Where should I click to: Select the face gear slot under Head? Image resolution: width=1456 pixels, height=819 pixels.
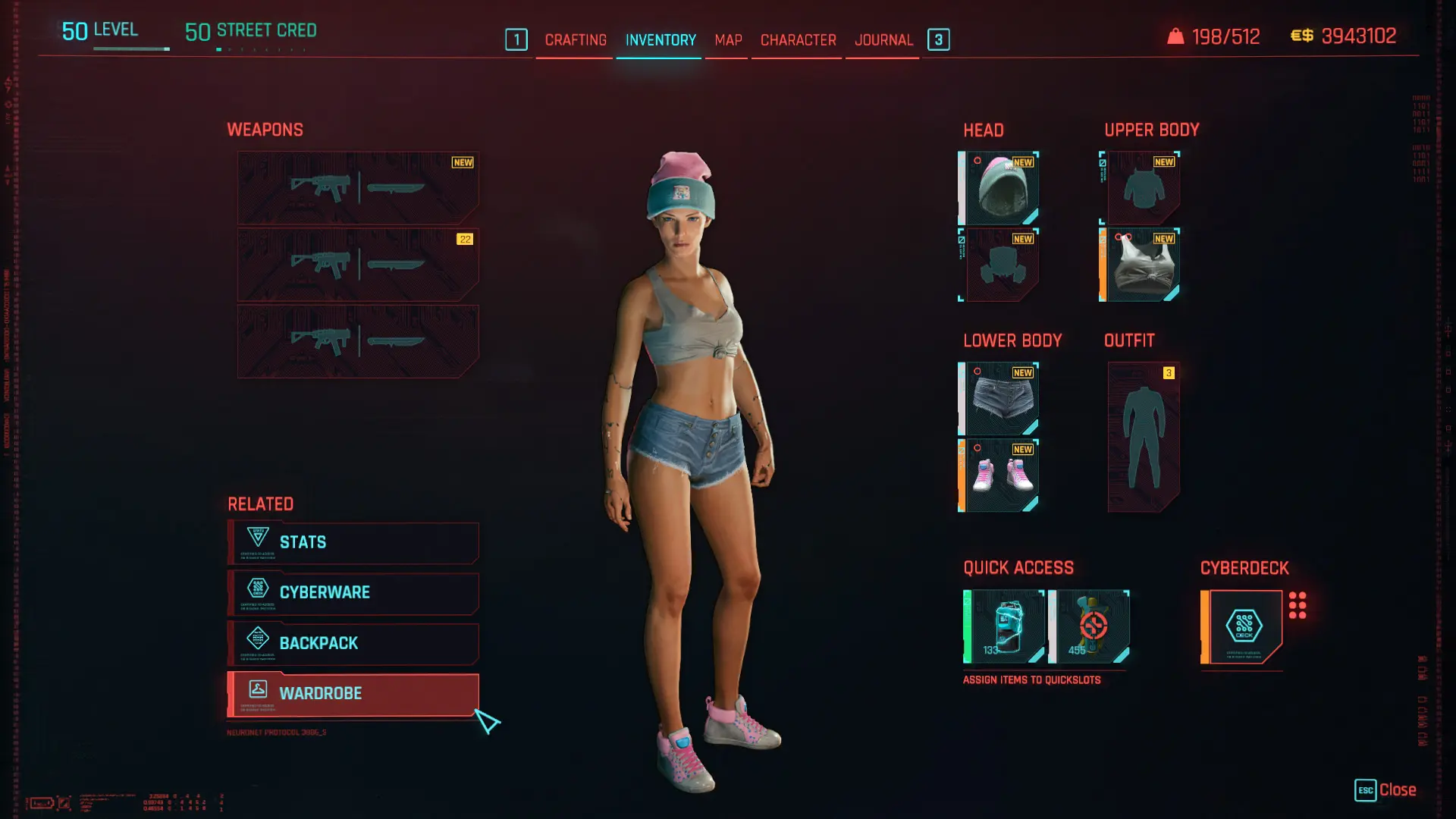click(1001, 265)
